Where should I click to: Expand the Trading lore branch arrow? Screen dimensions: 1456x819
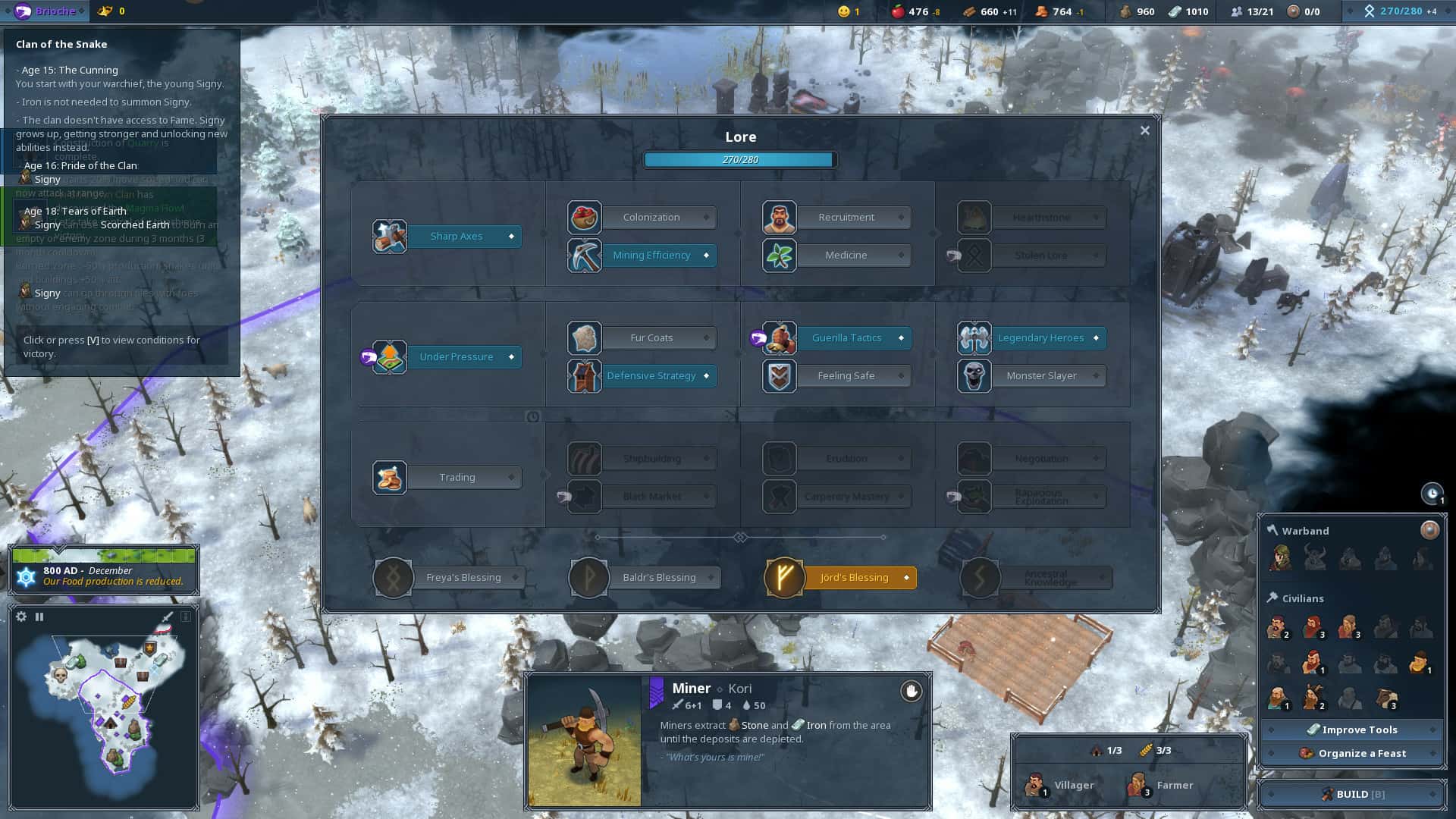click(x=511, y=477)
